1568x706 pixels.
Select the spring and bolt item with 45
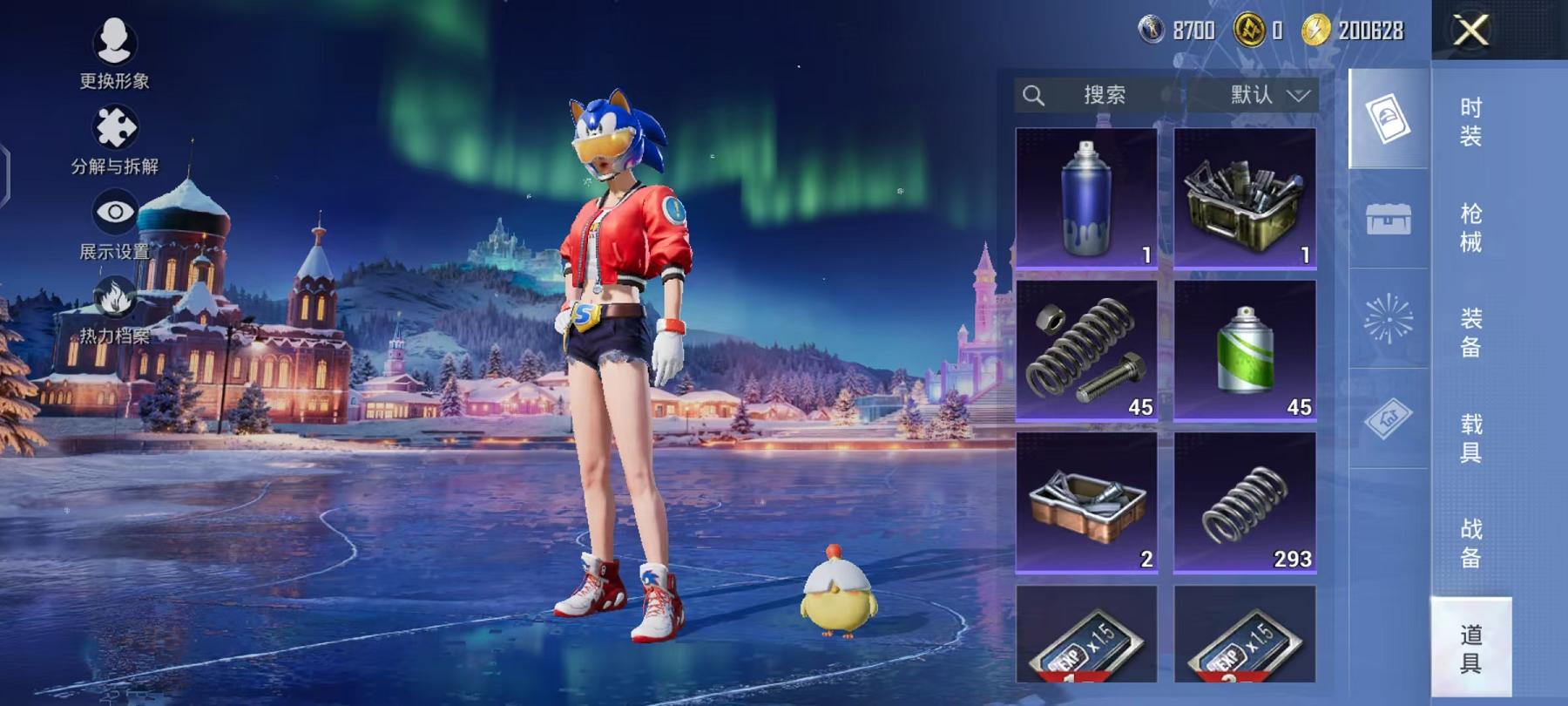[1086, 350]
